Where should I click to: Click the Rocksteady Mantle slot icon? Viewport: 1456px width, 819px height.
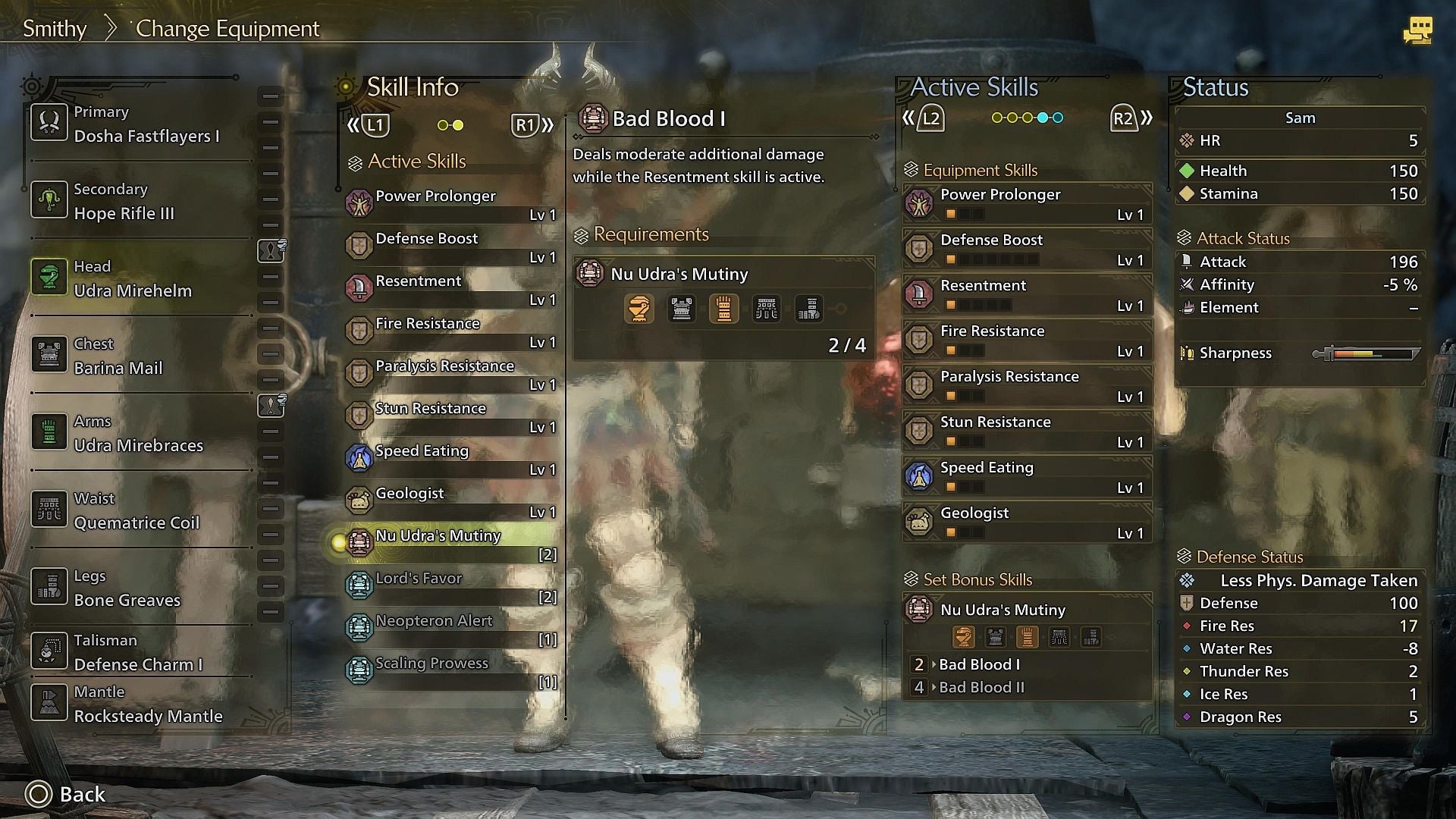click(x=49, y=704)
